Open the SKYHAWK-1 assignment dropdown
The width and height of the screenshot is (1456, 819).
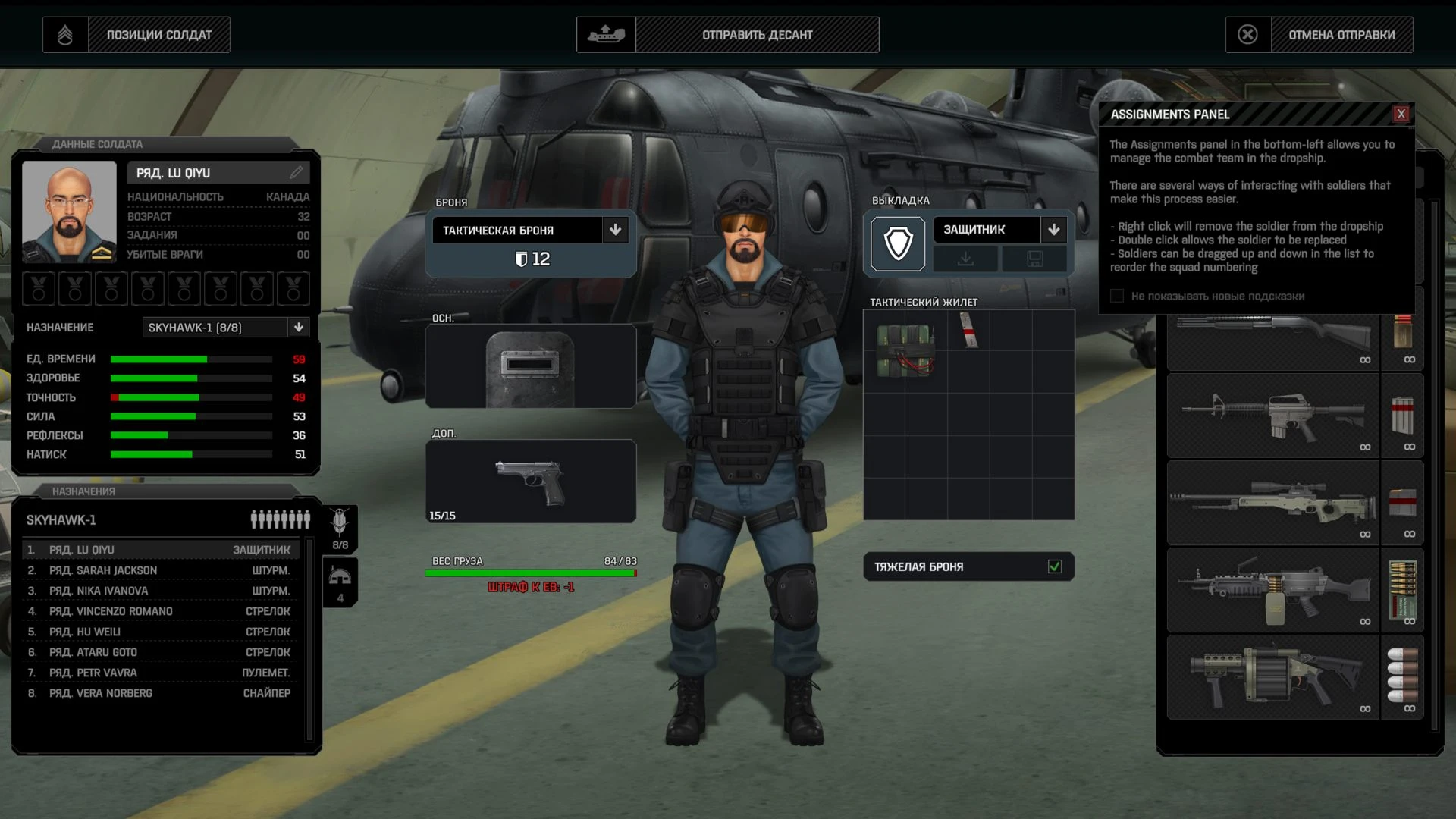pyautogui.click(x=299, y=328)
